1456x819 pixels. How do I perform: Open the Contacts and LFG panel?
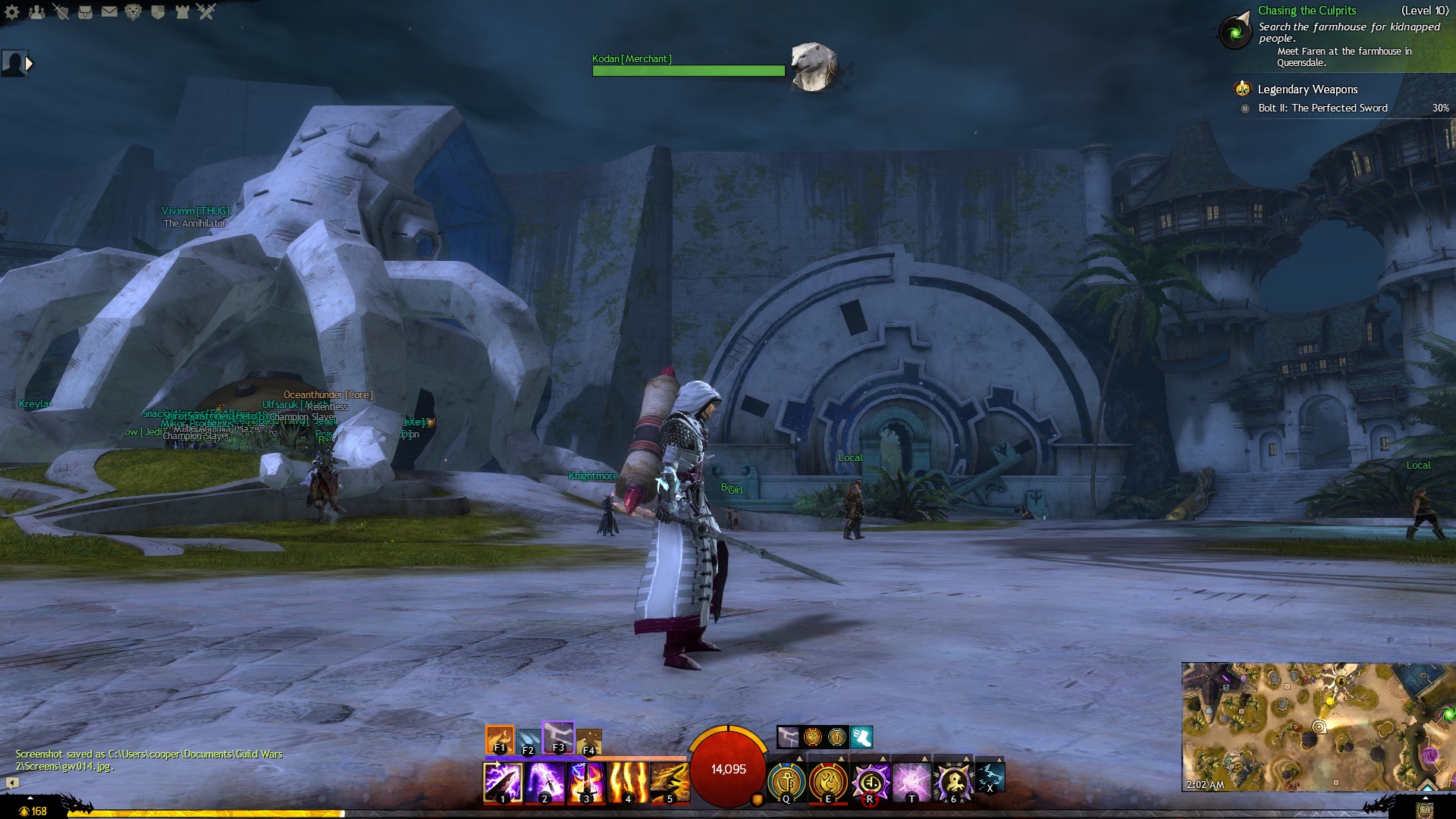tap(36, 12)
